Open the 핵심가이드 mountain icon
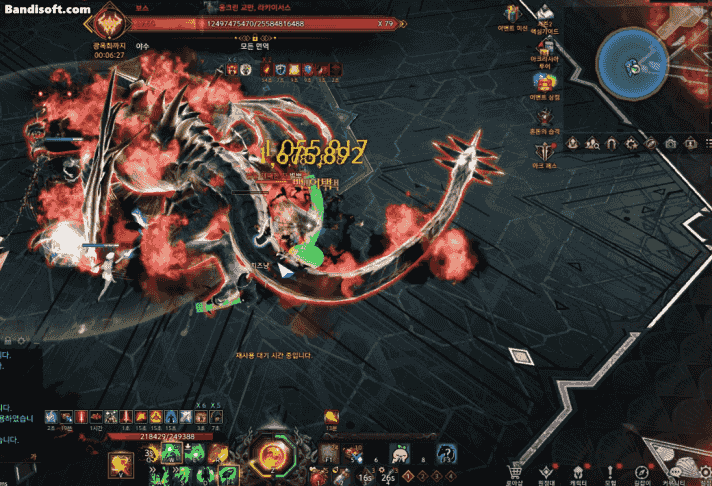Image resolution: width=712 pixels, height=486 pixels. point(546,15)
